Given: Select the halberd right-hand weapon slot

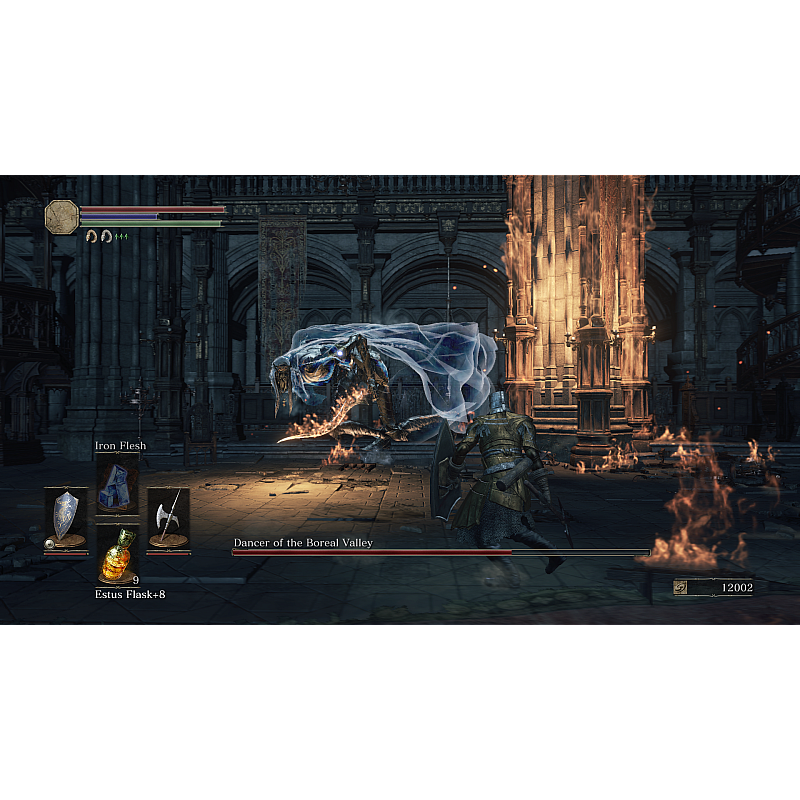Looking at the screenshot, I should point(168,517).
